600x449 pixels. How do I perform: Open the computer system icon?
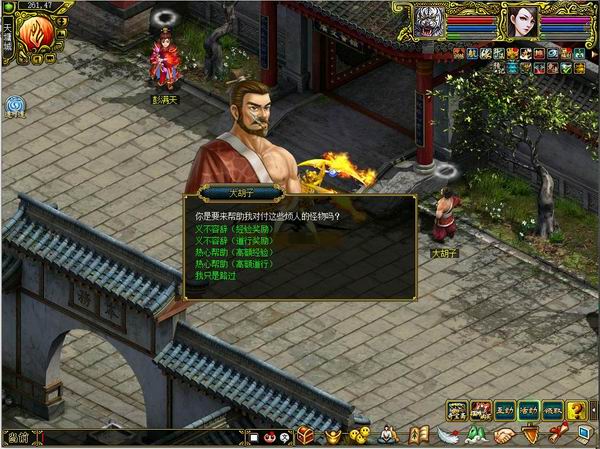tap(583, 435)
